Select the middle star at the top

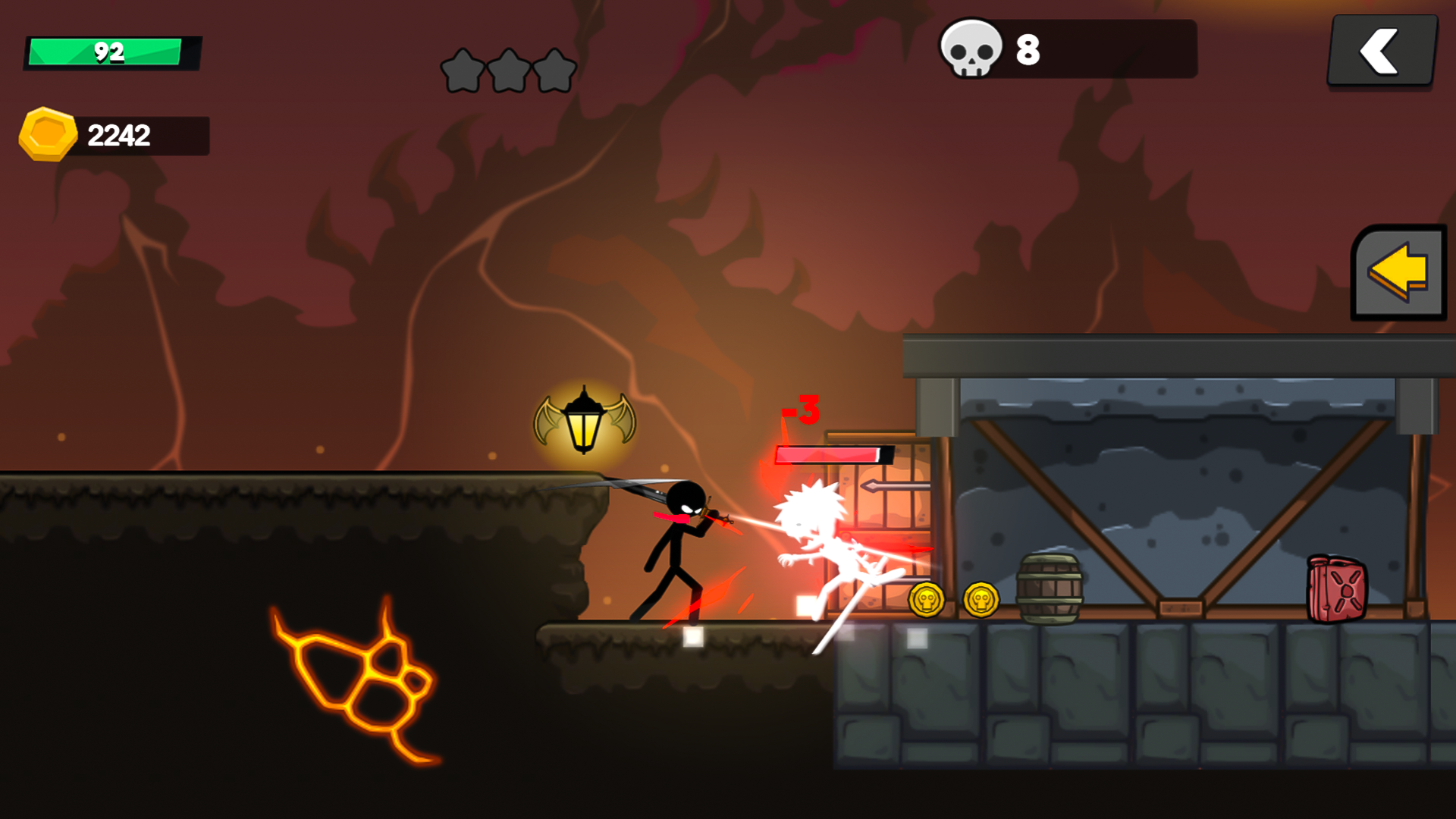click(x=508, y=68)
